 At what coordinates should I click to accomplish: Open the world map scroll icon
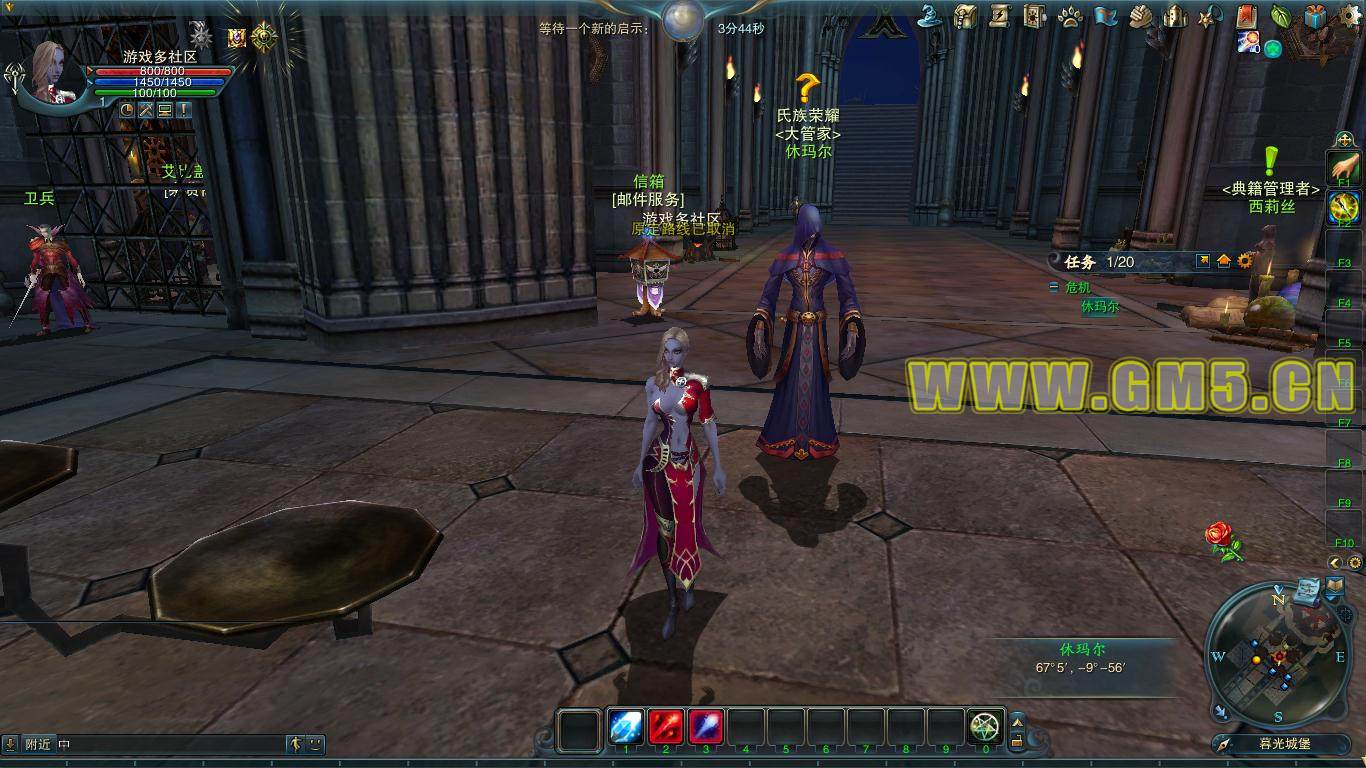(1307, 591)
